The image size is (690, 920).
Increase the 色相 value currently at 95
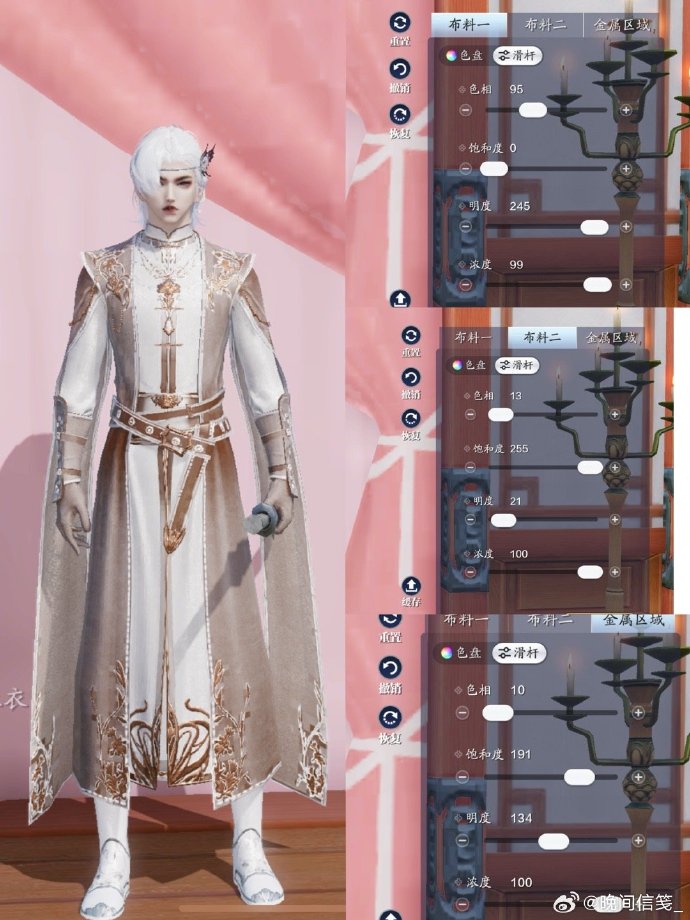tap(626, 110)
